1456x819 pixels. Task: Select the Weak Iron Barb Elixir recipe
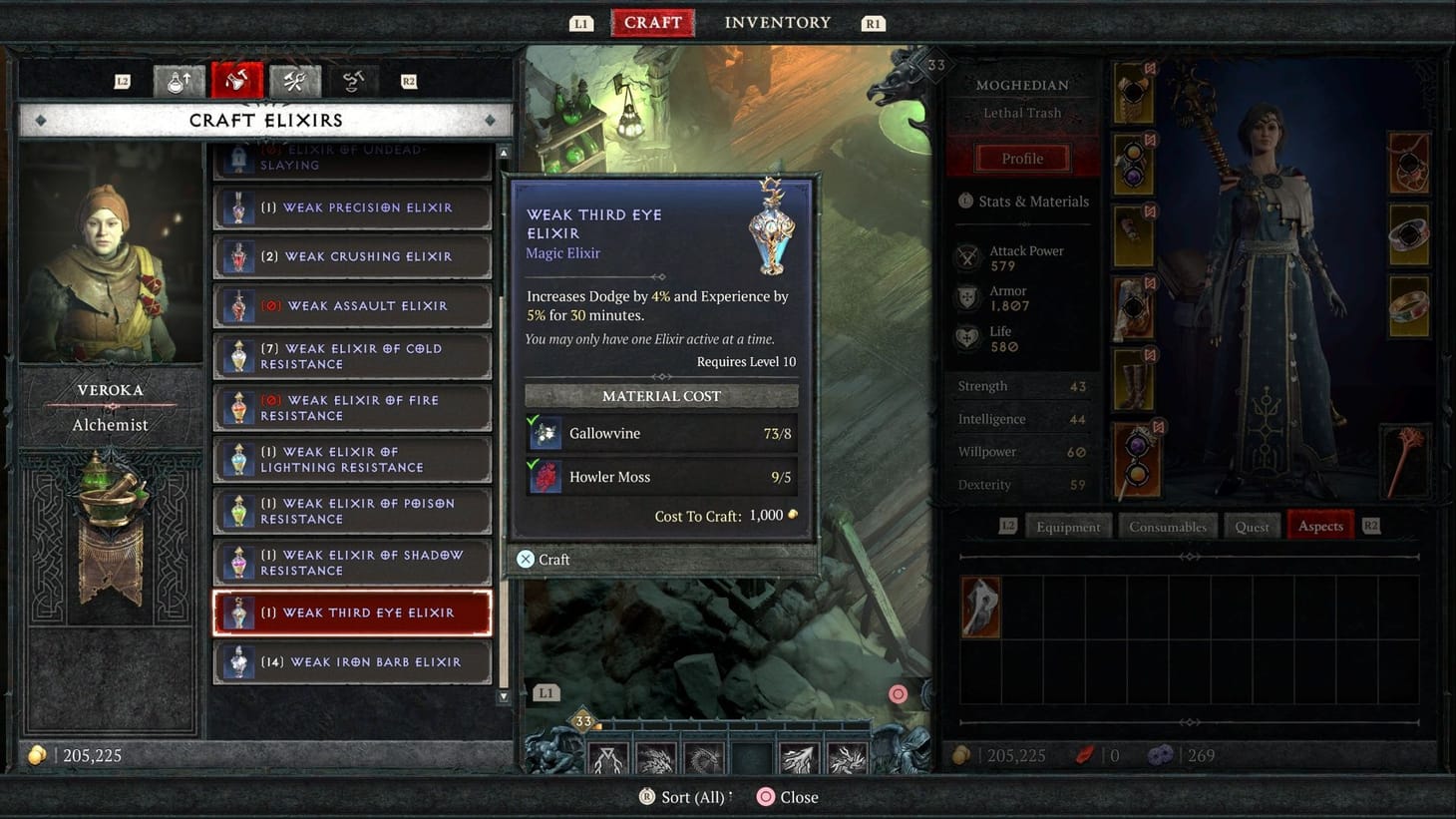[x=351, y=661]
